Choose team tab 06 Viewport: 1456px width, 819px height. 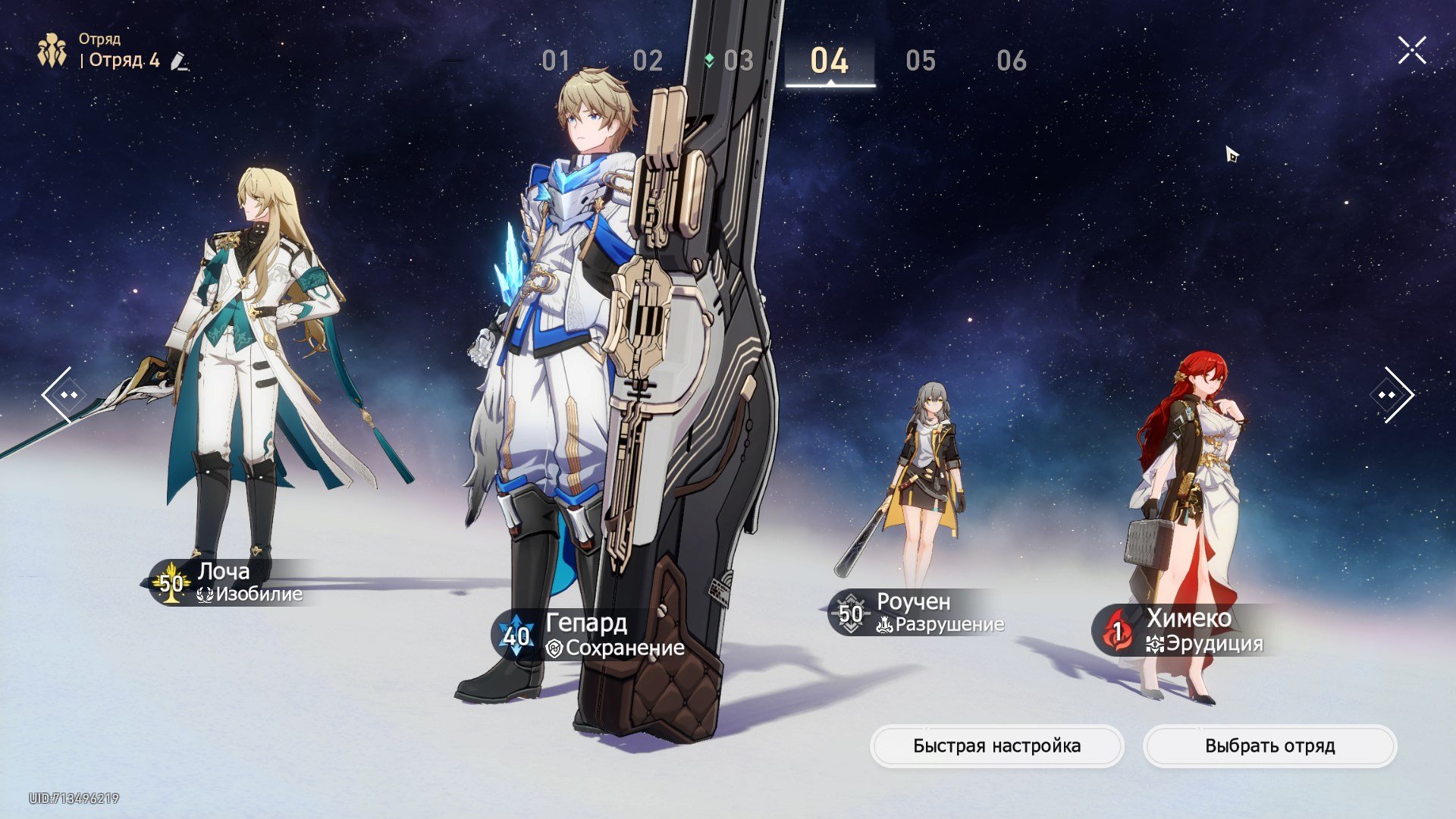tap(1012, 61)
